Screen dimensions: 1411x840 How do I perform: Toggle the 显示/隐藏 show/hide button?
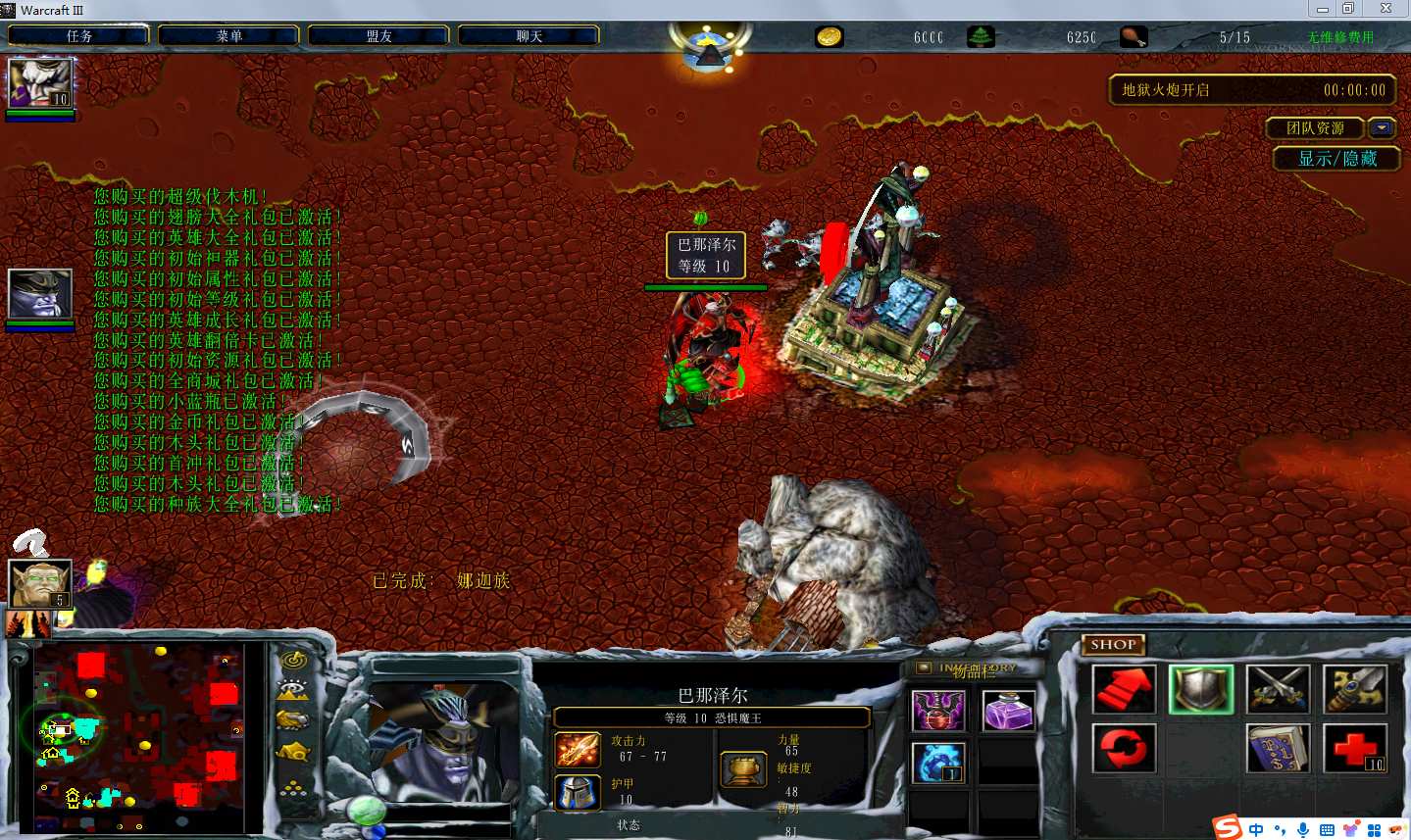point(1336,159)
